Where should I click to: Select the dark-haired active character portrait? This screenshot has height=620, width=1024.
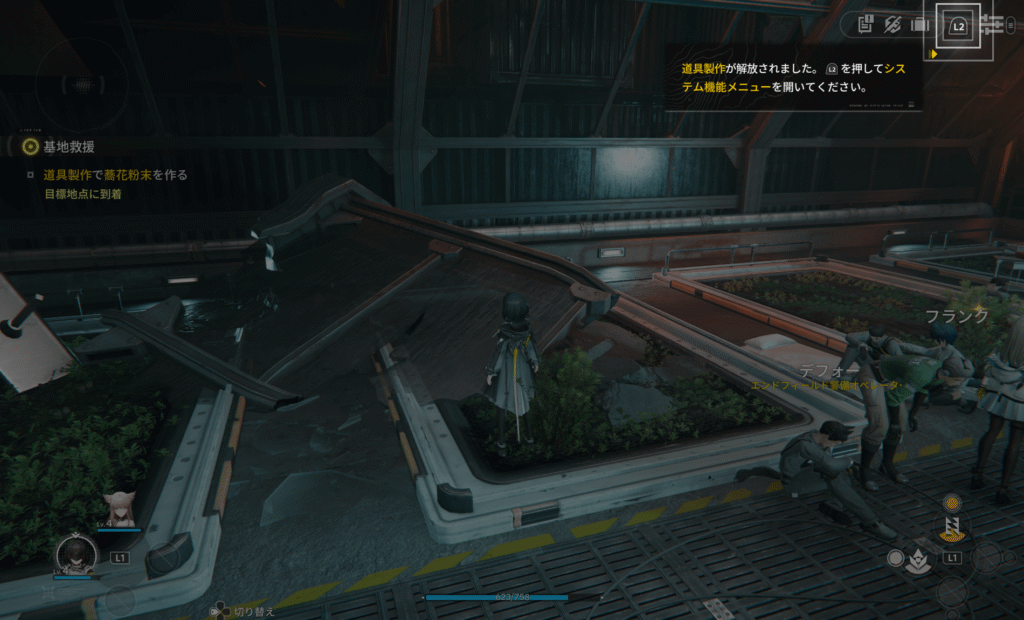pos(75,555)
